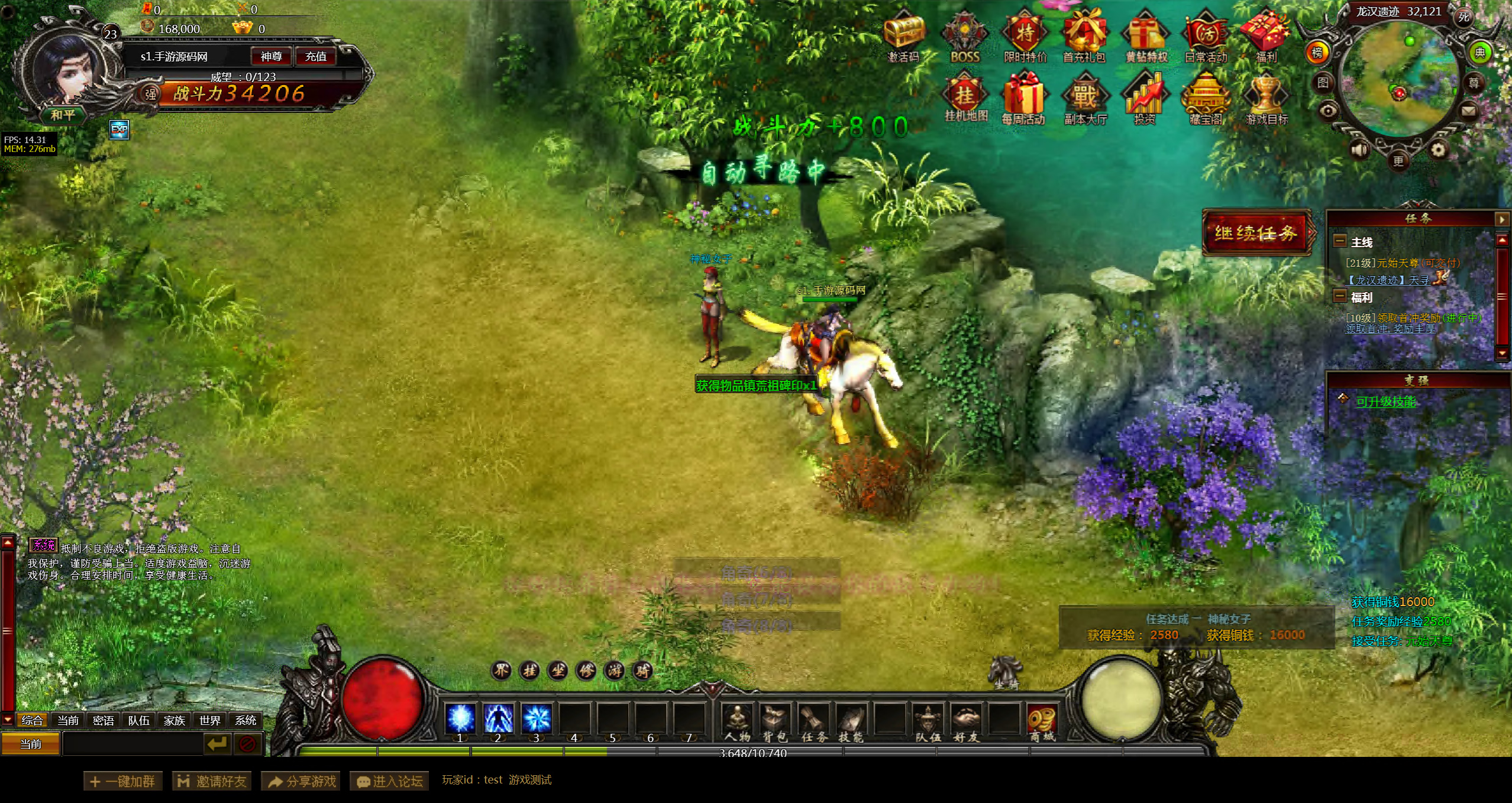Show the 日常活动 daily activities

click(x=1206, y=37)
